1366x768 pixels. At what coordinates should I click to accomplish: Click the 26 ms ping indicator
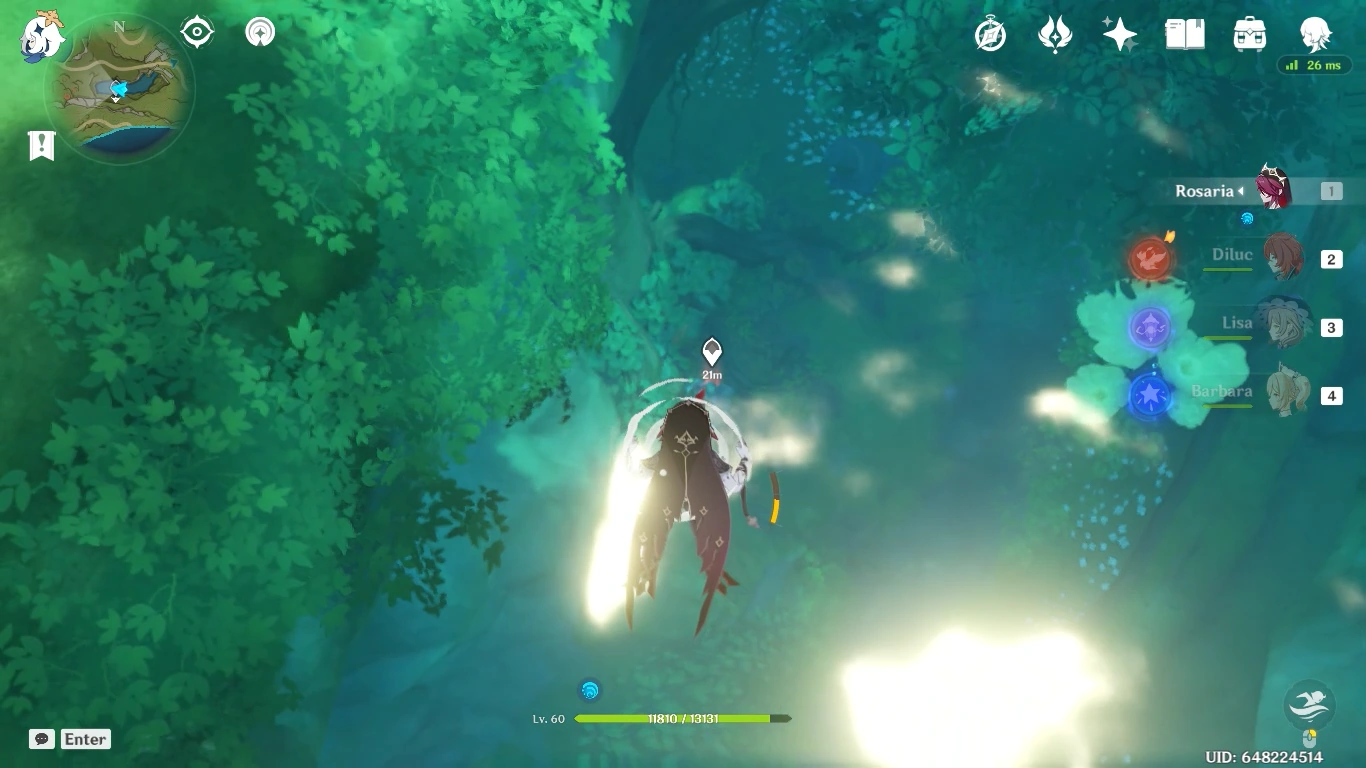coord(1315,64)
